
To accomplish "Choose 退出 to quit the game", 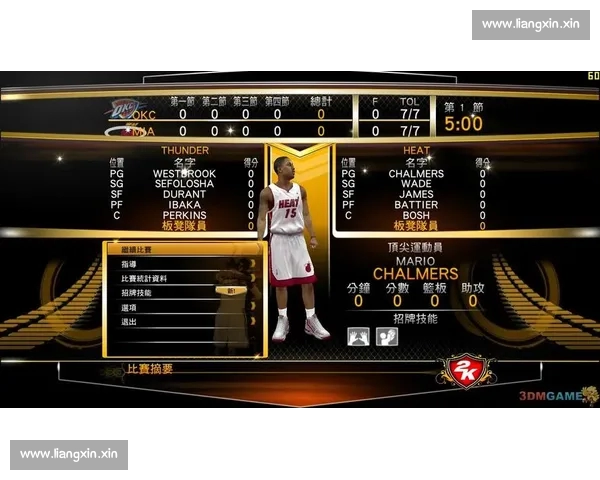I will (128, 322).
